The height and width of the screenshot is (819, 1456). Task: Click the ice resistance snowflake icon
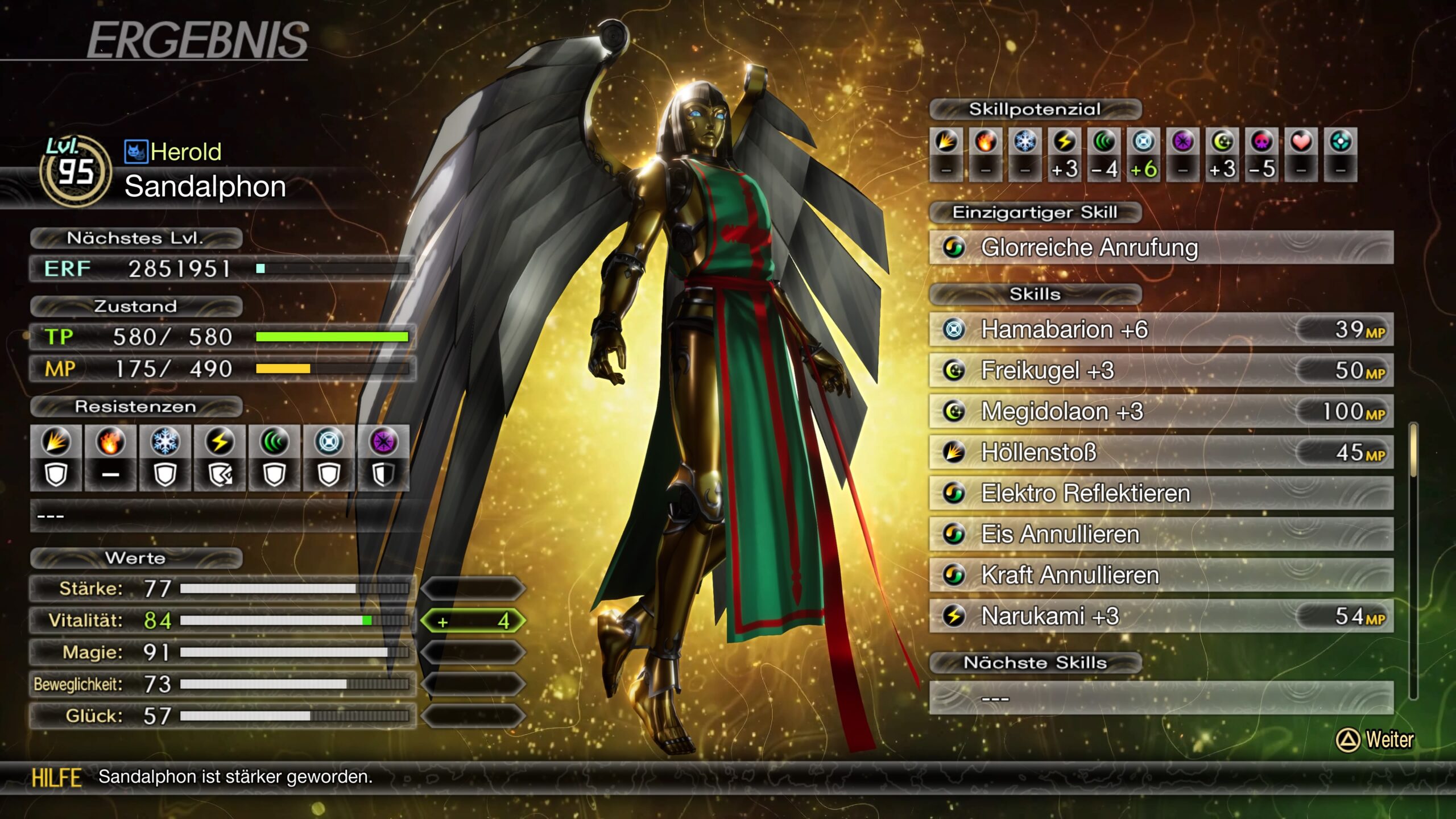(x=165, y=442)
